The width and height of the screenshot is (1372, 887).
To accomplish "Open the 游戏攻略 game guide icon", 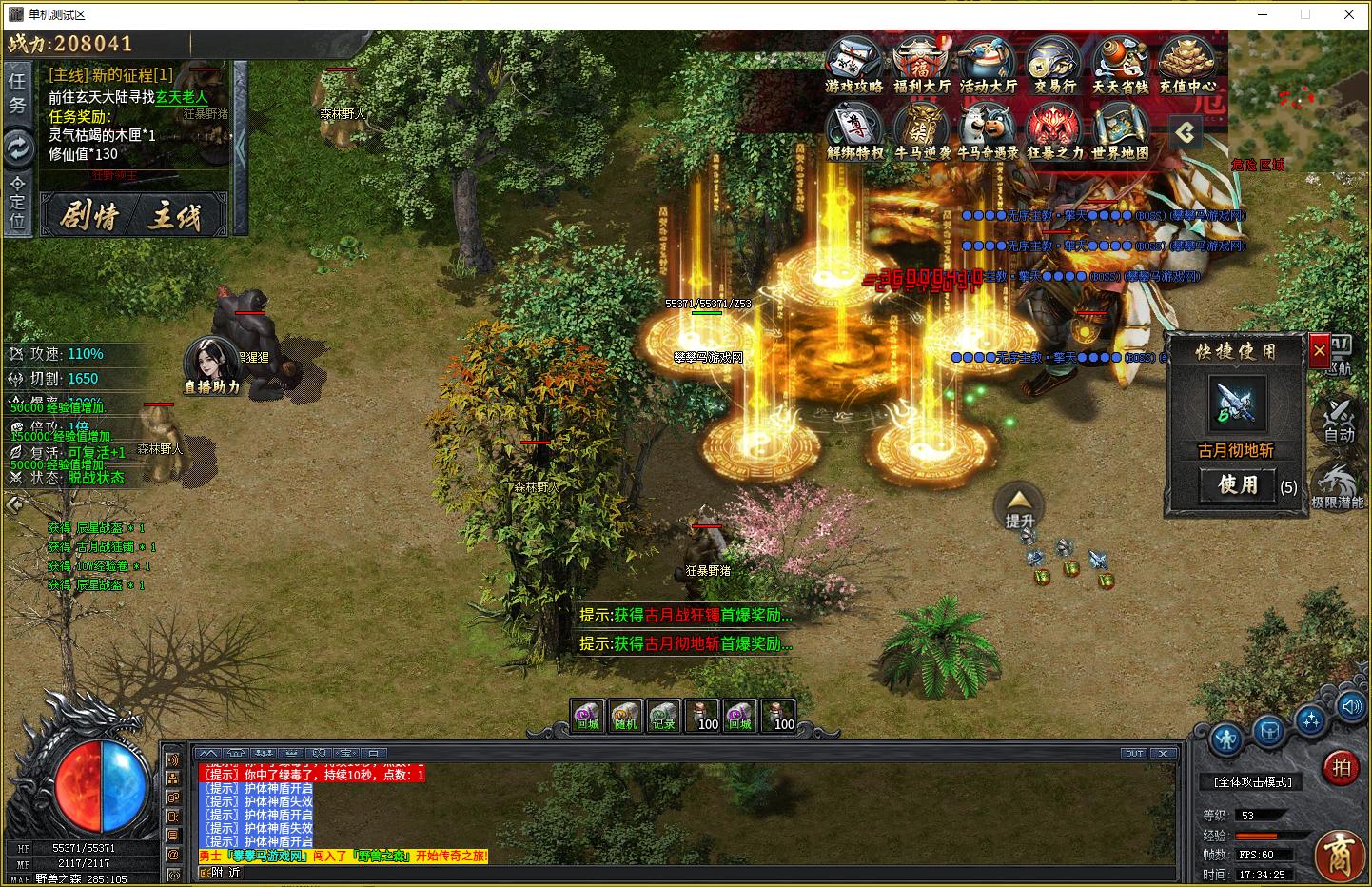I will [853, 63].
